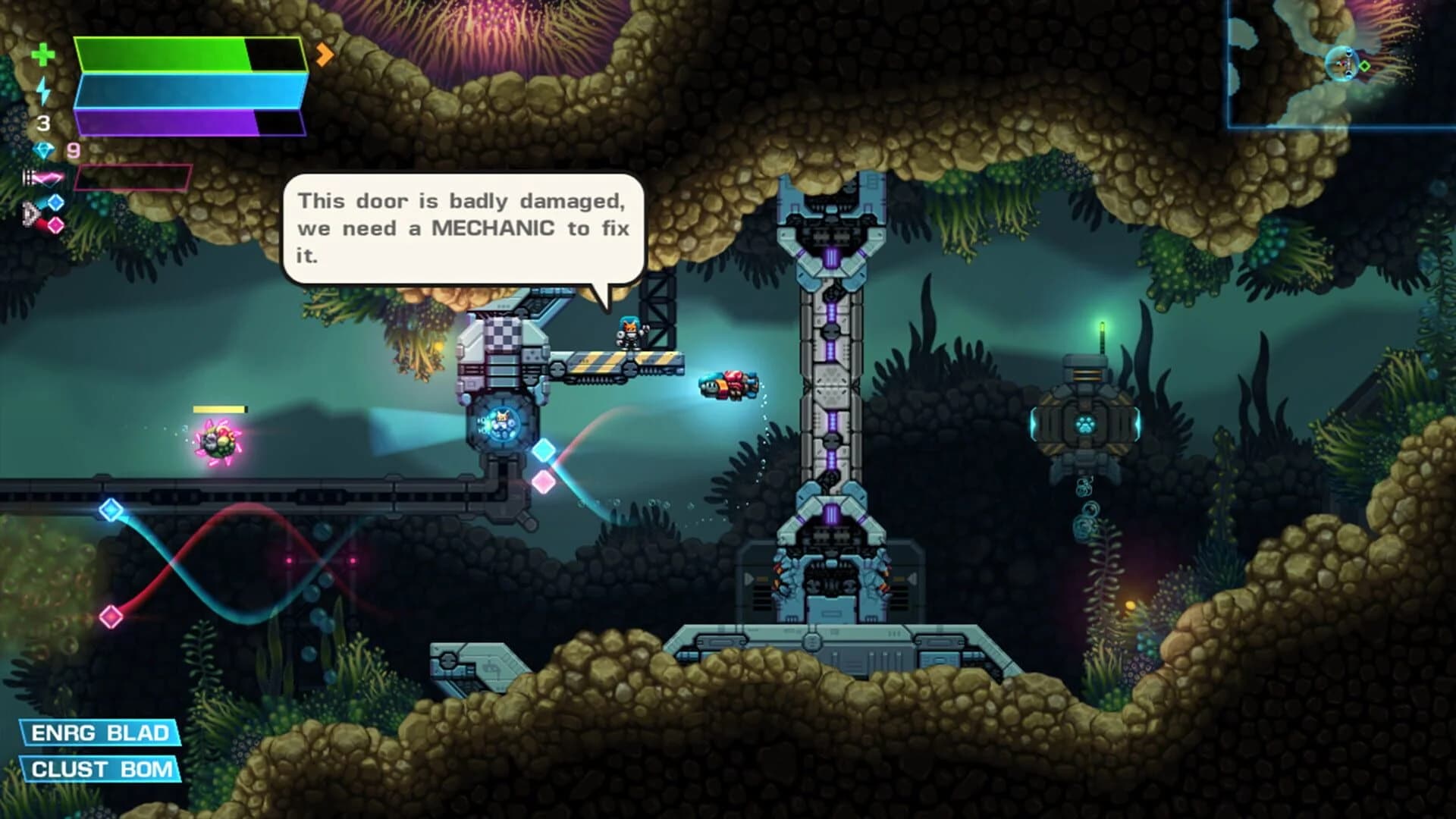This screenshot has width=1456, height=819.
Task: Select the pink diamond ammo icon
Action: (55, 224)
